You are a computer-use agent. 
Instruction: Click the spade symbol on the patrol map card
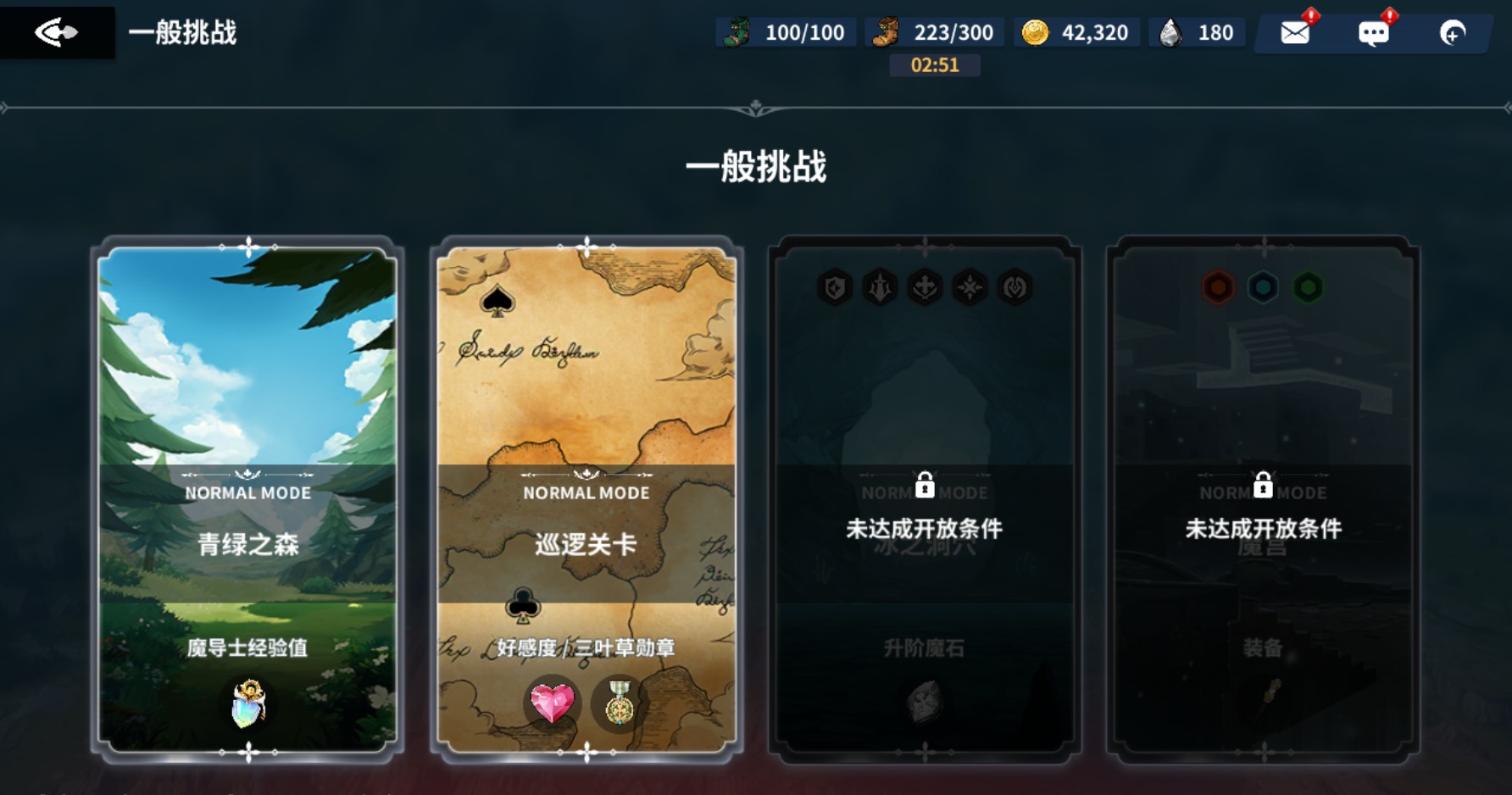[x=497, y=297]
